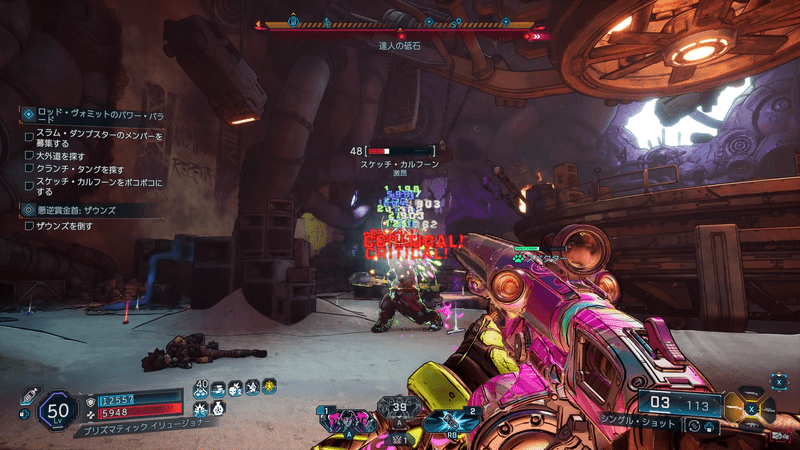Click the 大外道を探す objective checkbox
Viewport: 800px width, 450px height.
pyautogui.click(x=29, y=156)
